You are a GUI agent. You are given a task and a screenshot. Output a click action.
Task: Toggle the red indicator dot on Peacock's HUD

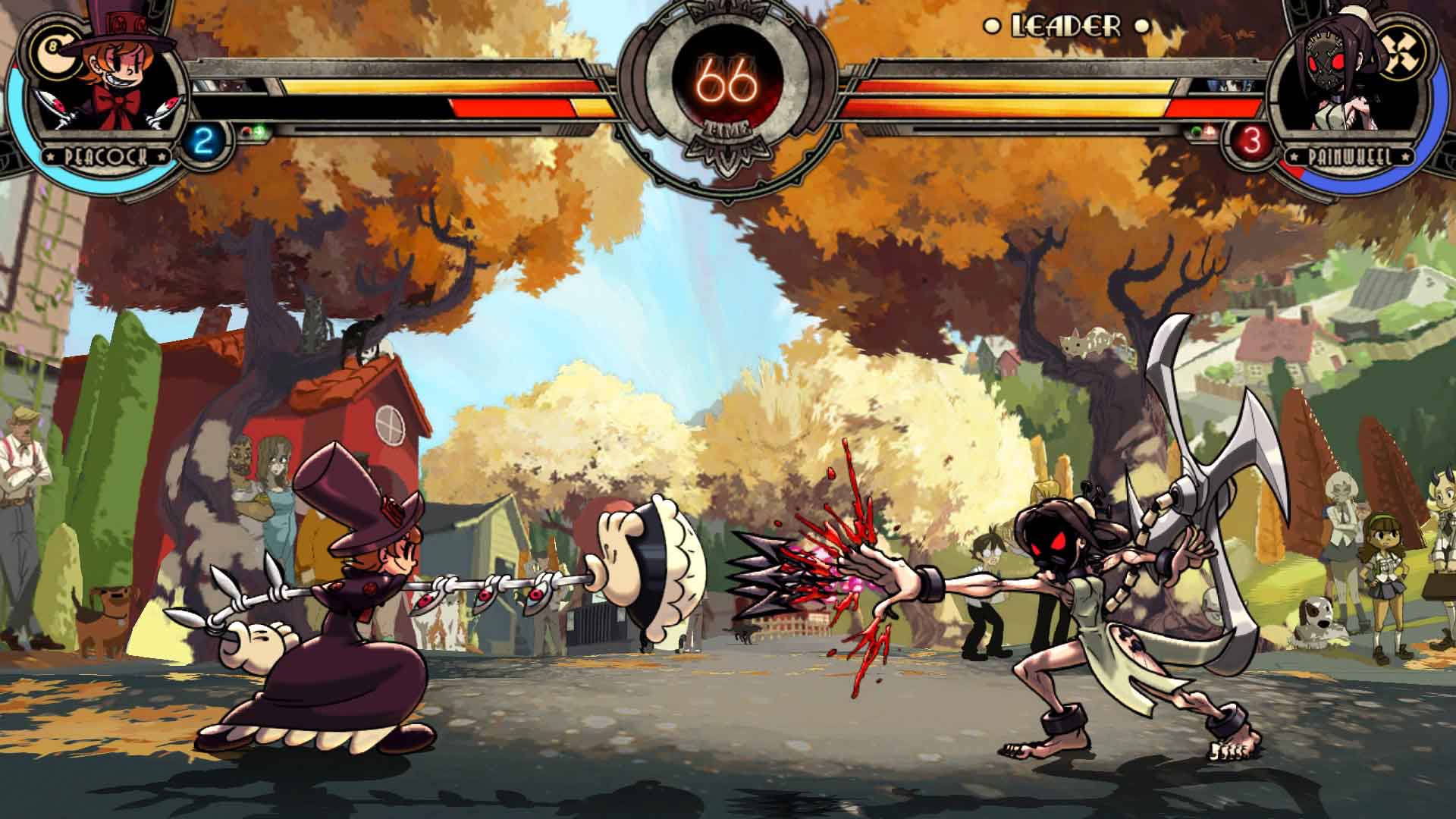pyautogui.click(x=244, y=130)
